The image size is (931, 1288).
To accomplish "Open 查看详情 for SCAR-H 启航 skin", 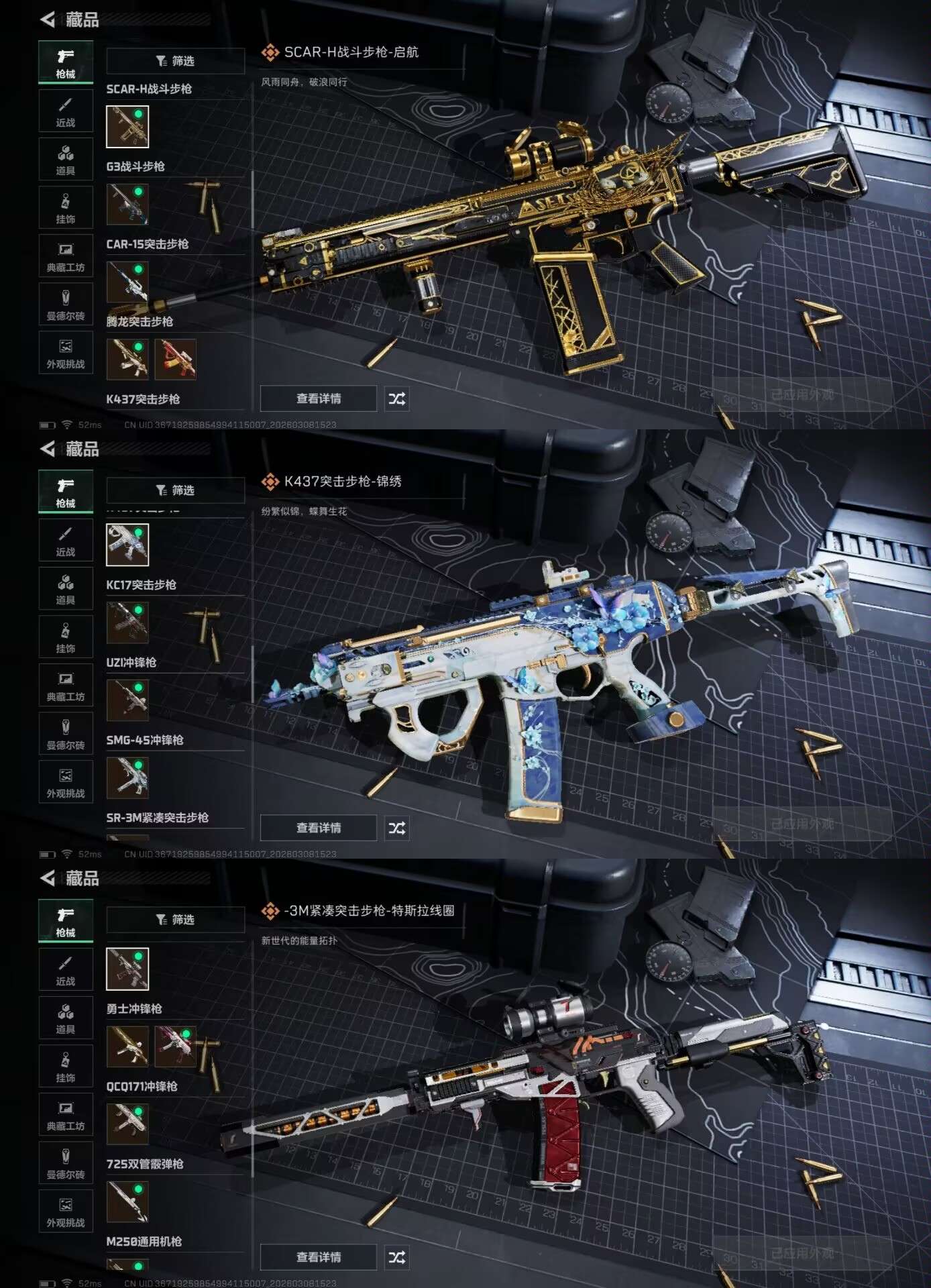I will coord(319,398).
